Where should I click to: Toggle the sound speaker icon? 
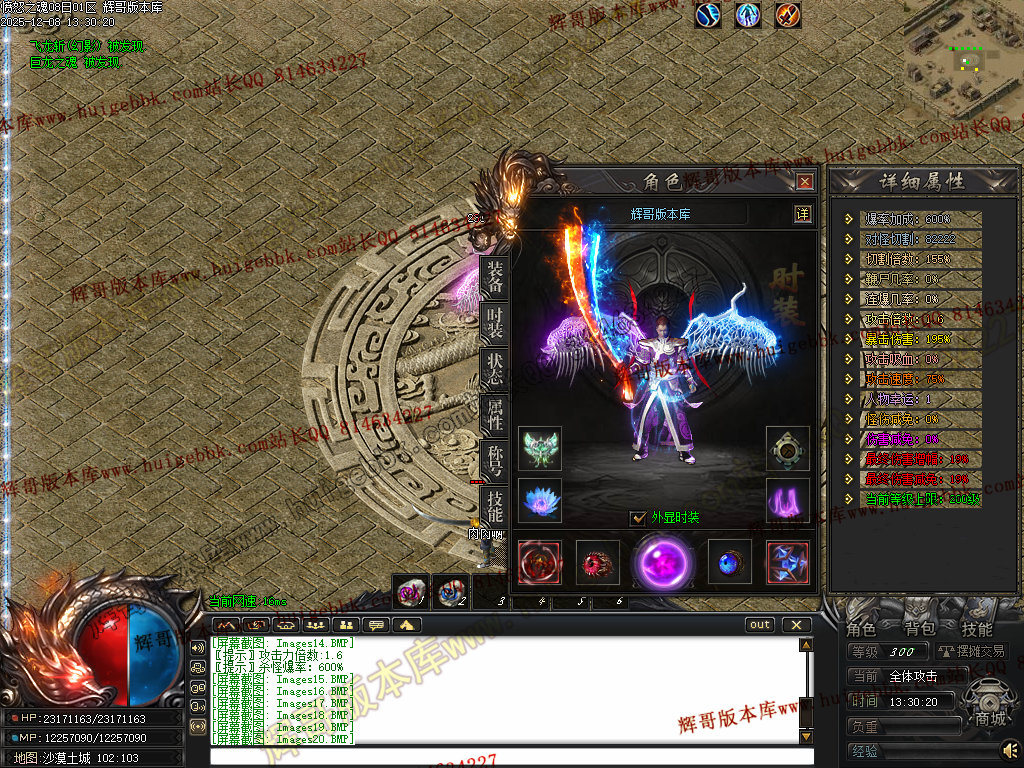point(1010,748)
